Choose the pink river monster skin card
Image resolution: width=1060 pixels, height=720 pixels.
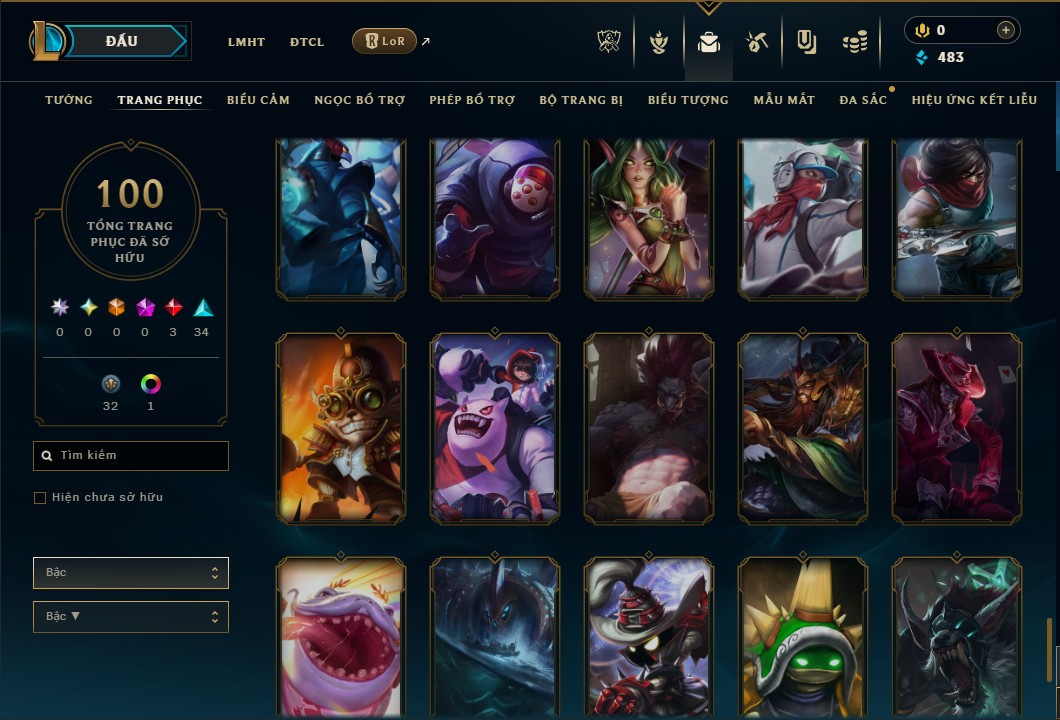[x=340, y=638]
